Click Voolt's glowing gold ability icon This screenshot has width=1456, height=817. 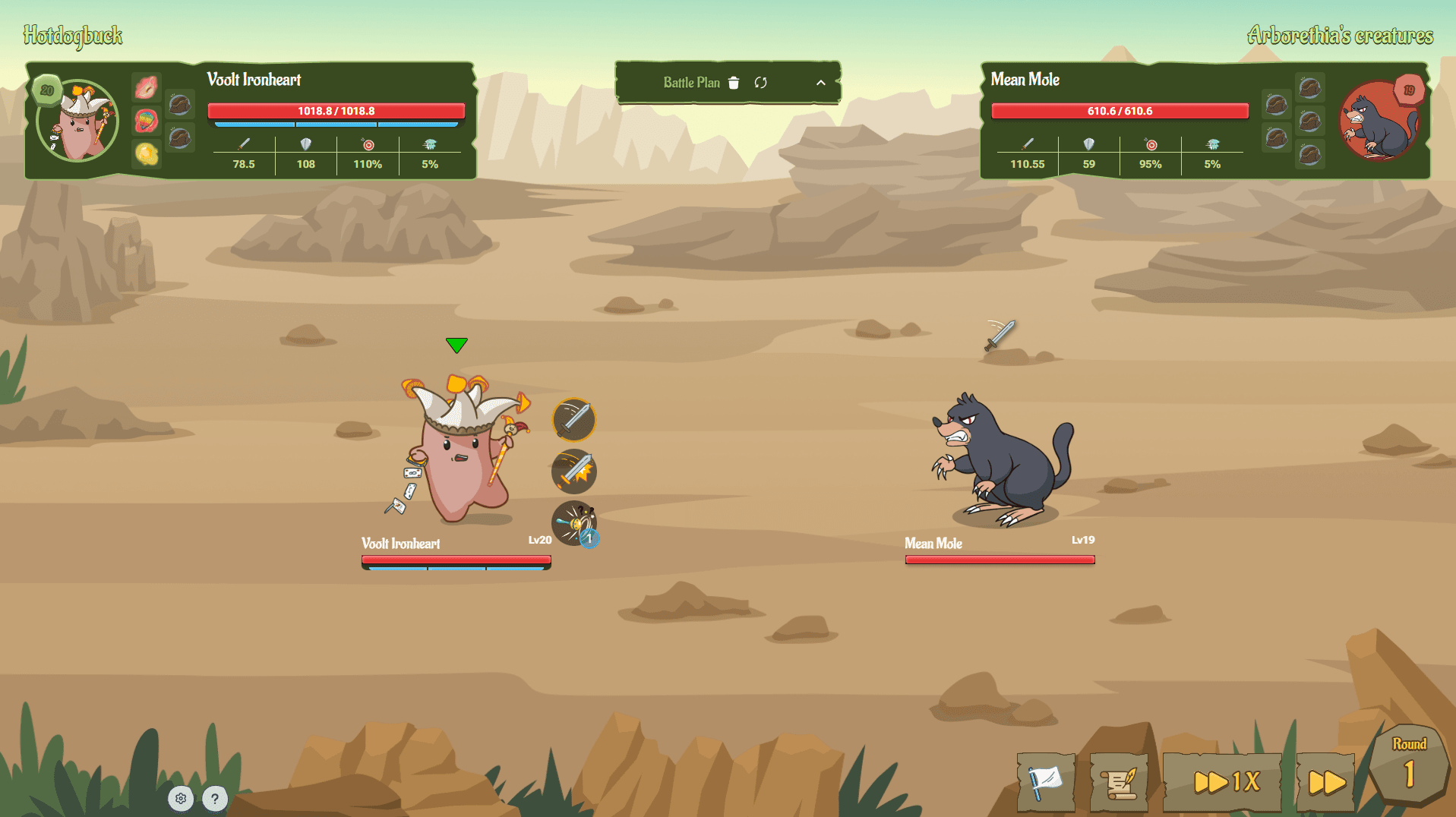pyautogui.click(x=147, y=154)
